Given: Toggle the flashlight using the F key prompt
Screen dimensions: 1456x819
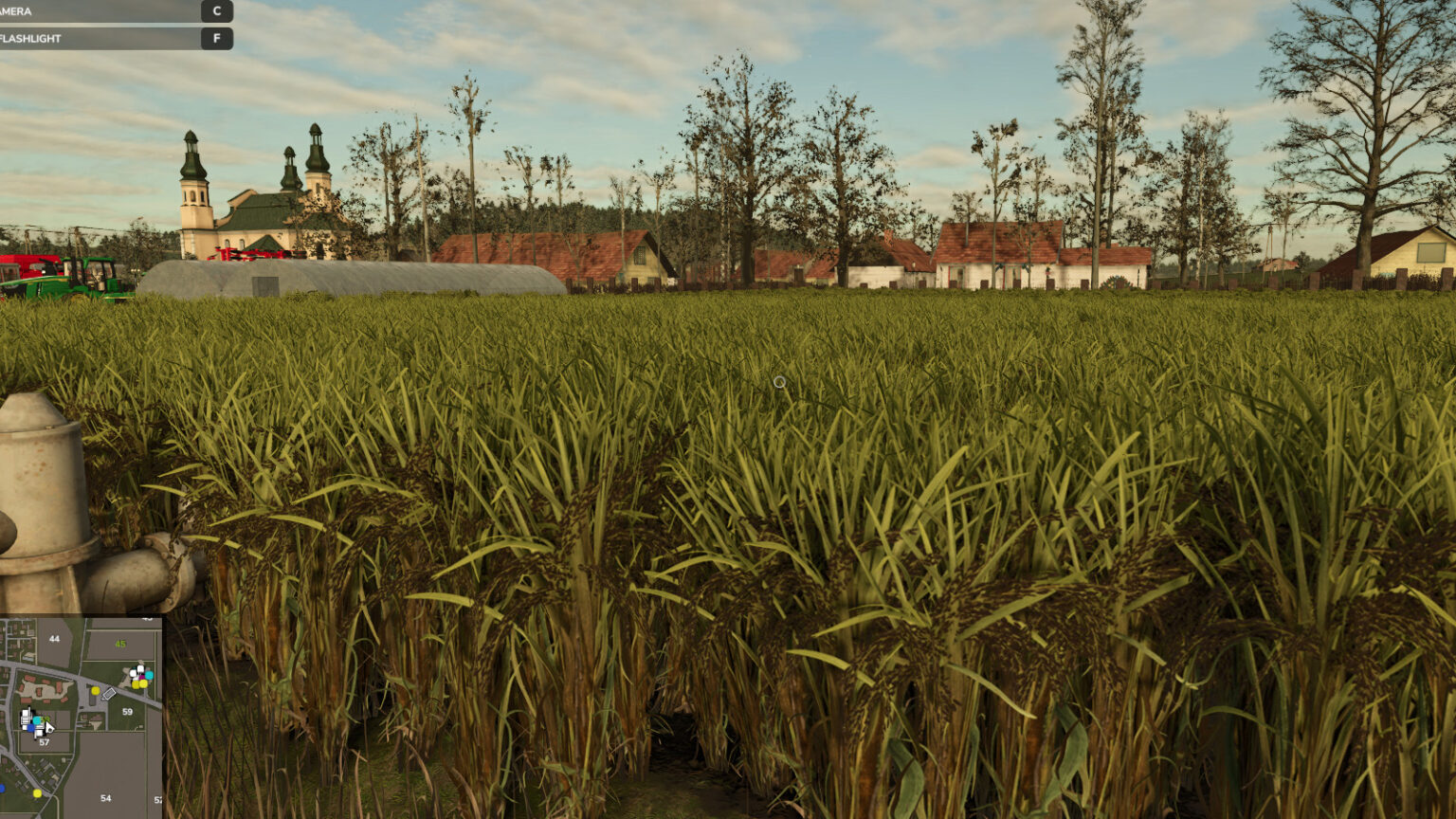Looking at the screenshot, I should (x=217, y=39).
